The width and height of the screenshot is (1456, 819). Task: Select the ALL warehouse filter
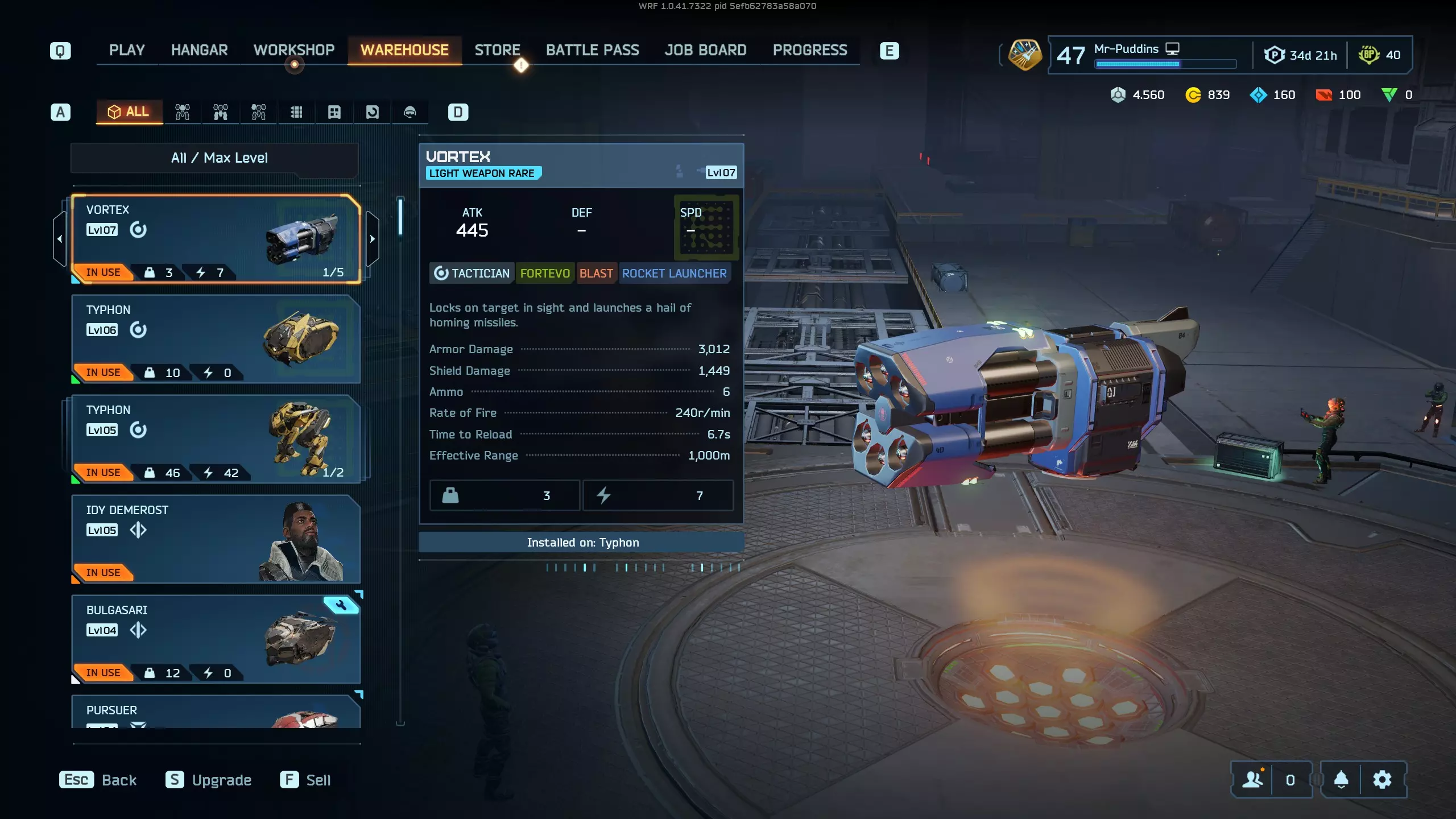point(129,111)
